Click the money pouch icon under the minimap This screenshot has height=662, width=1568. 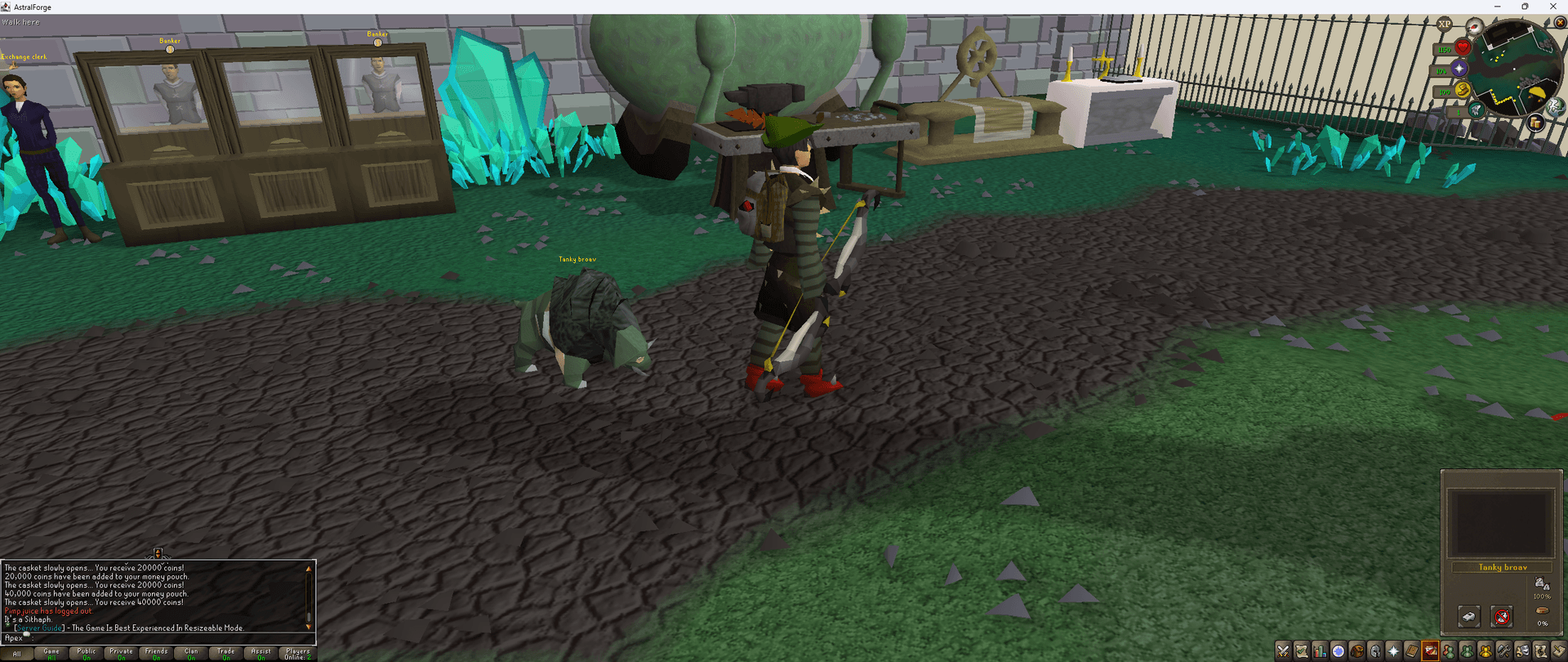pyautogui.click(x=1536, y=123)
